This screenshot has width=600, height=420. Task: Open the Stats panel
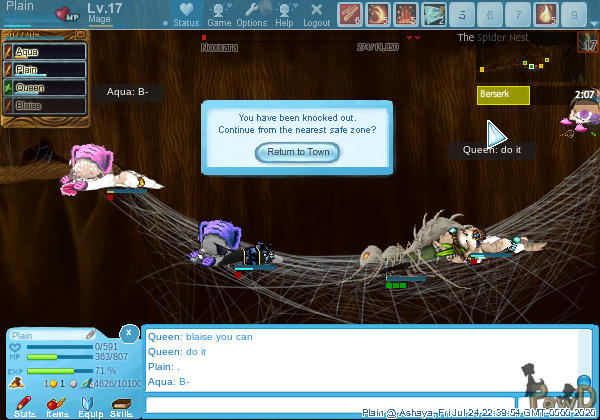[25, 406]
